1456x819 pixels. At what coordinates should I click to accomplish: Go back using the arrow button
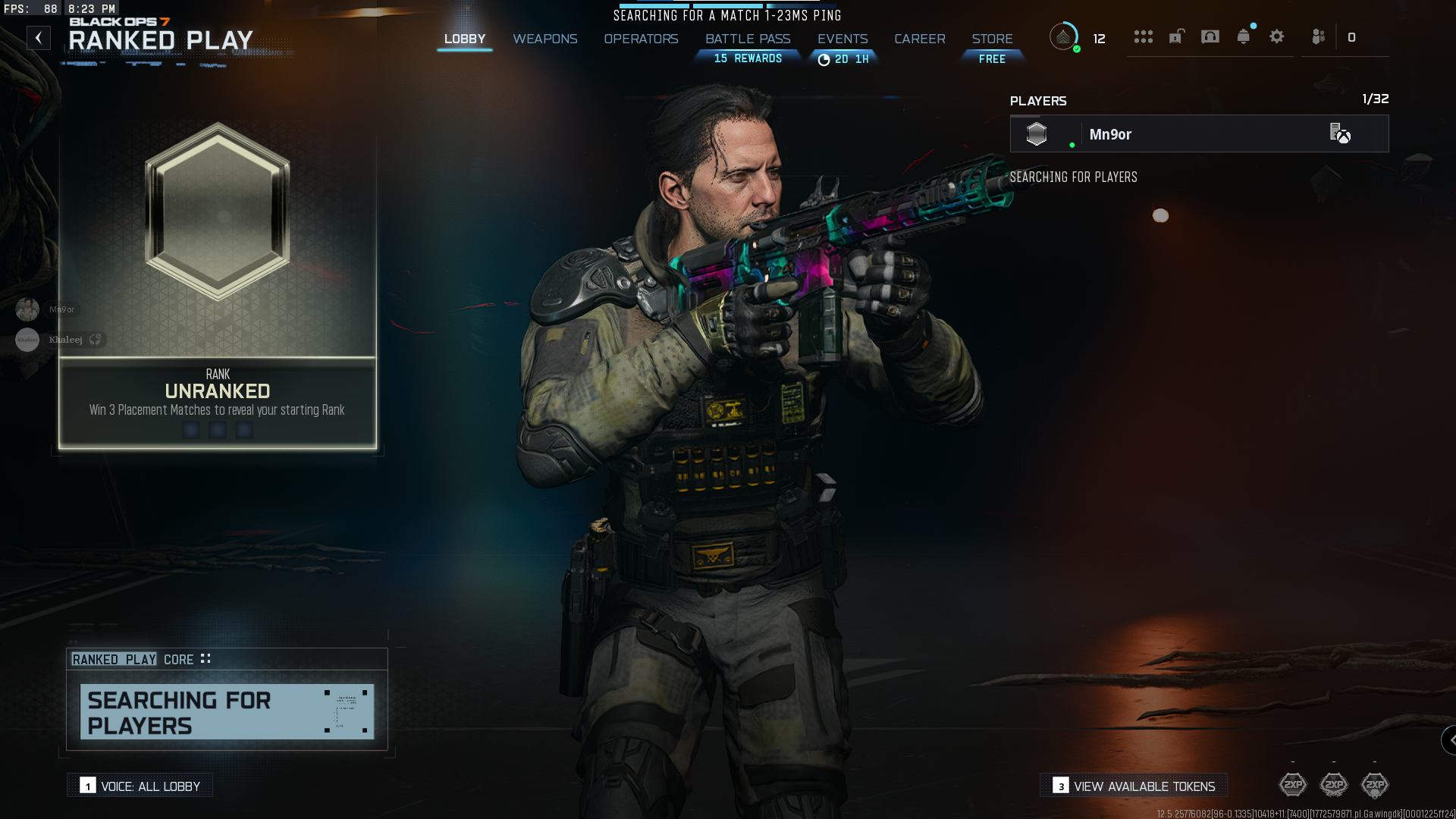pyautogui.click(x=39, y=38)
